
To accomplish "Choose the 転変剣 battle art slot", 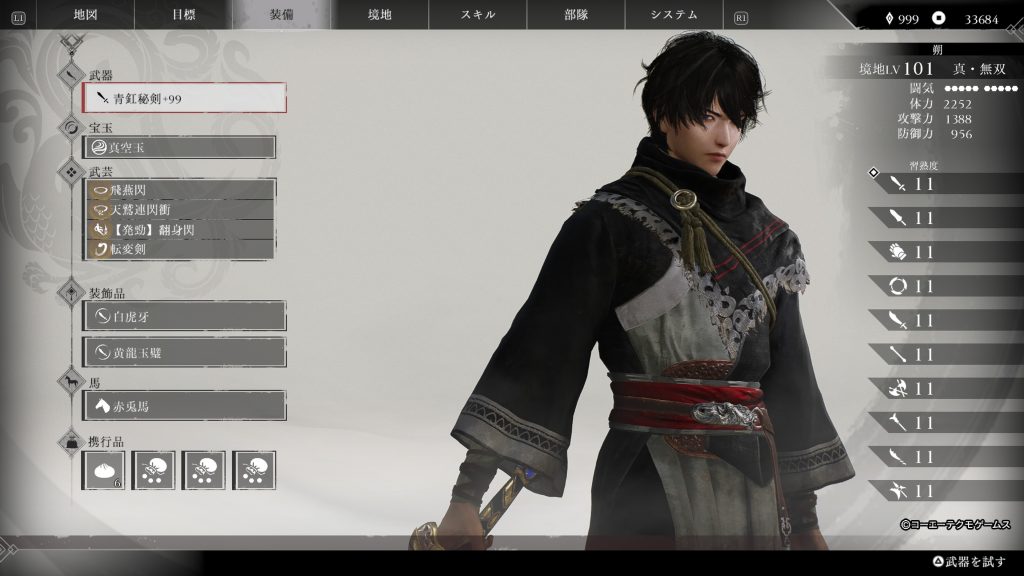I will point(180,249).
